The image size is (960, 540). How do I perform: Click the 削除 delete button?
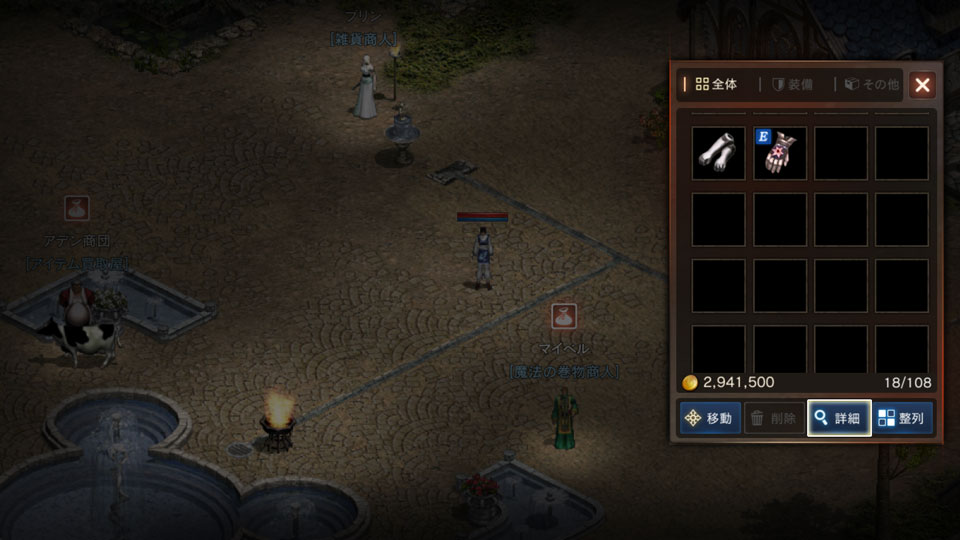(x=774, y=418)
